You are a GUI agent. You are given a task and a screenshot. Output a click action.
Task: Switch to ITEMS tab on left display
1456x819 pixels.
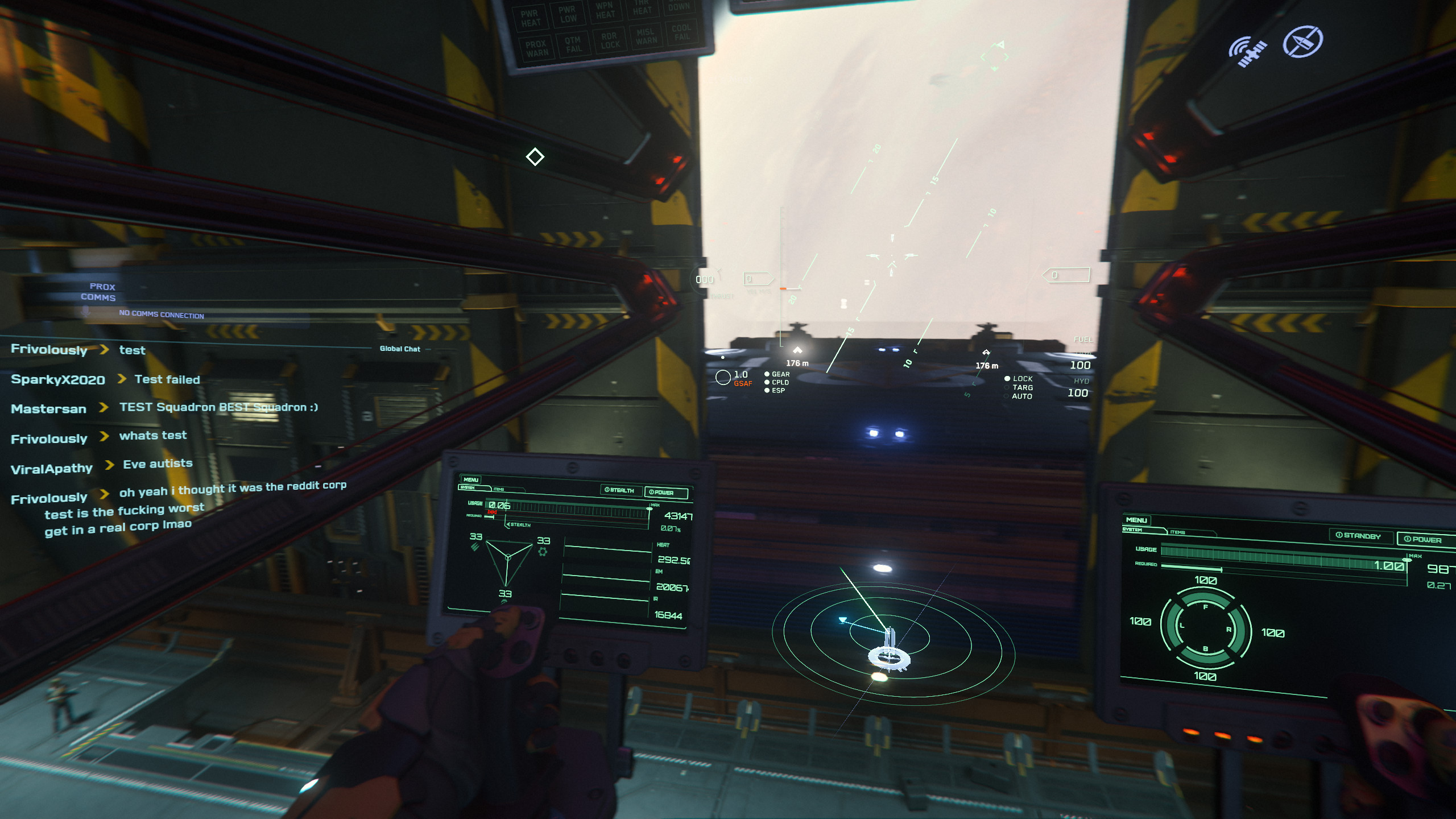point(499,489)
